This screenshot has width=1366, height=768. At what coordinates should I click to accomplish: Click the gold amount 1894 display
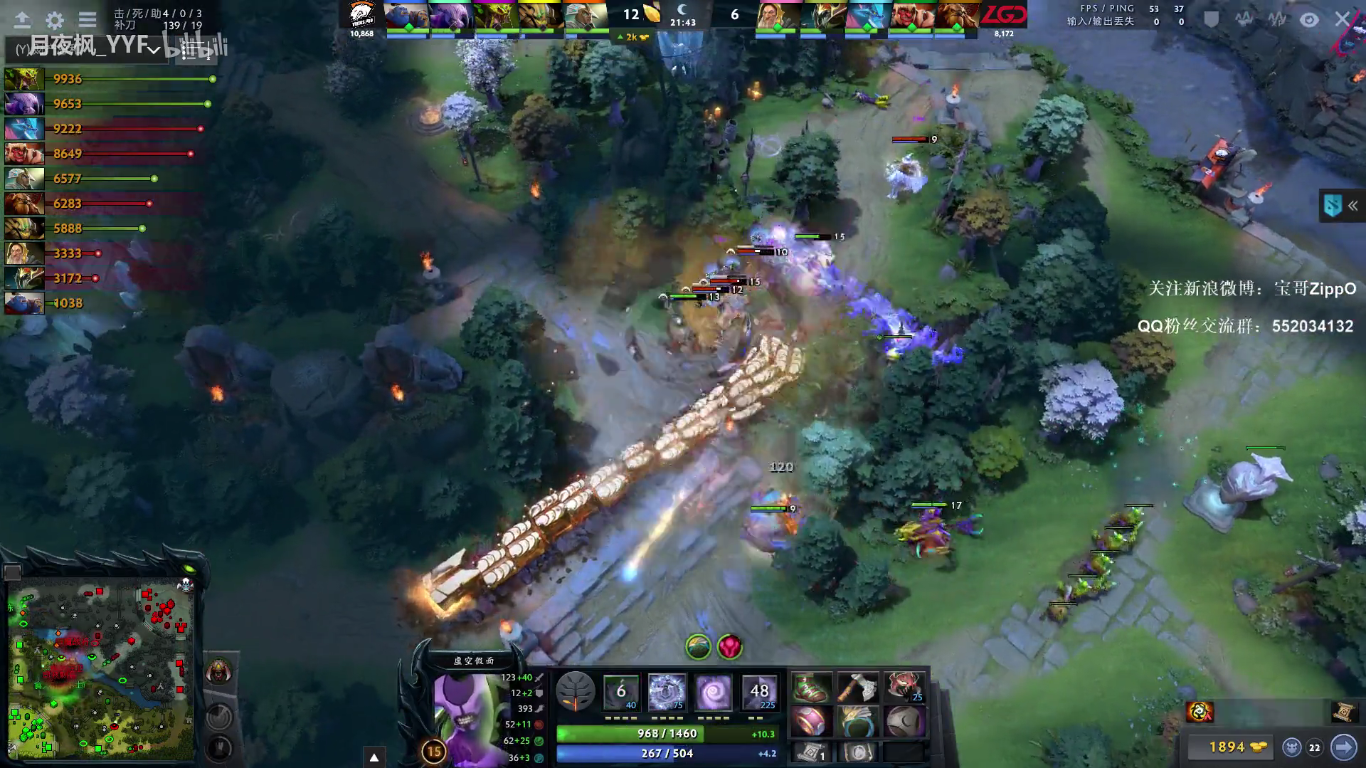click(1228, 746)
